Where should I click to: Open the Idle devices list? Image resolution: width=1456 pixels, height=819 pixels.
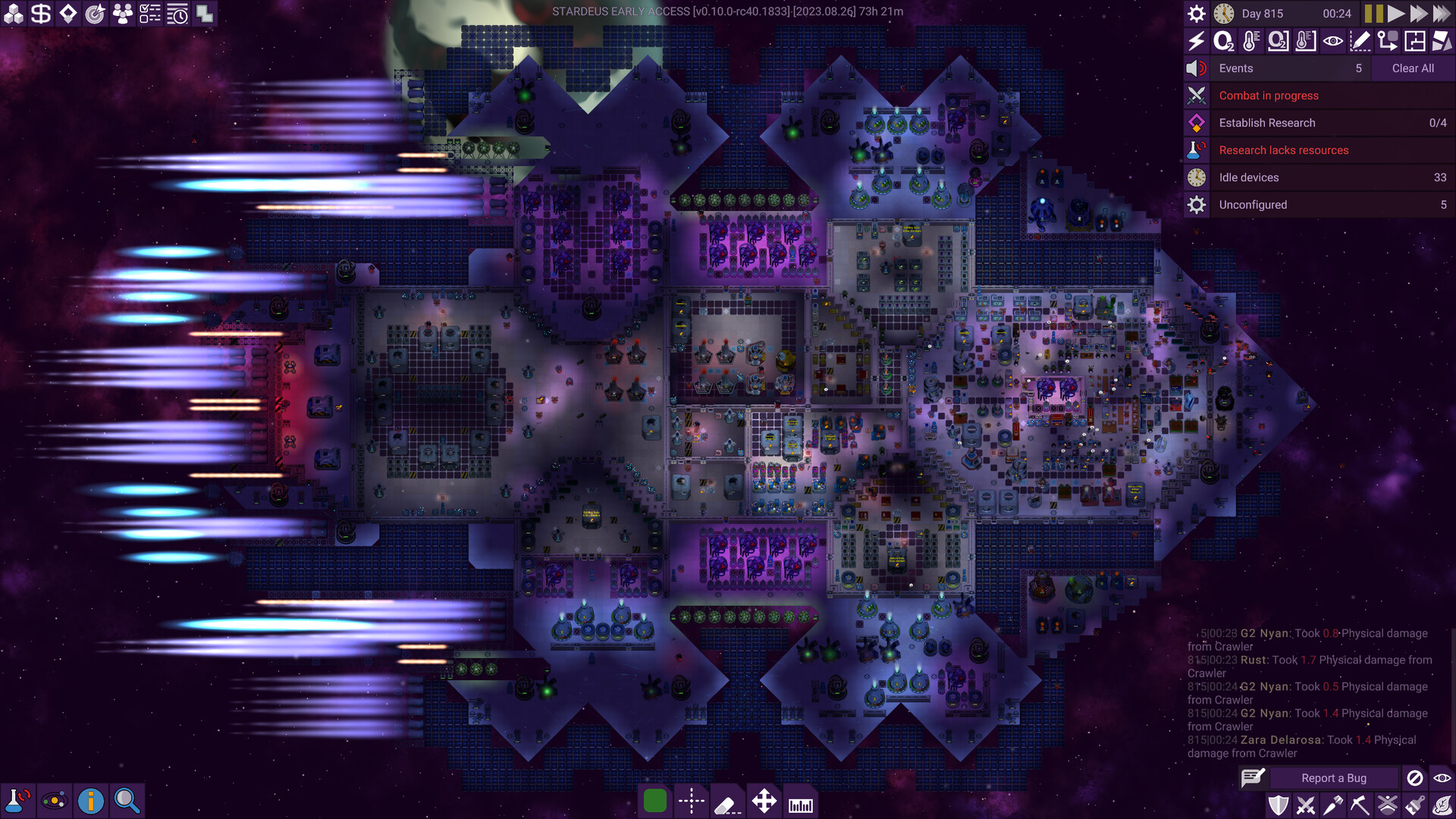(x=1248, y=177)
